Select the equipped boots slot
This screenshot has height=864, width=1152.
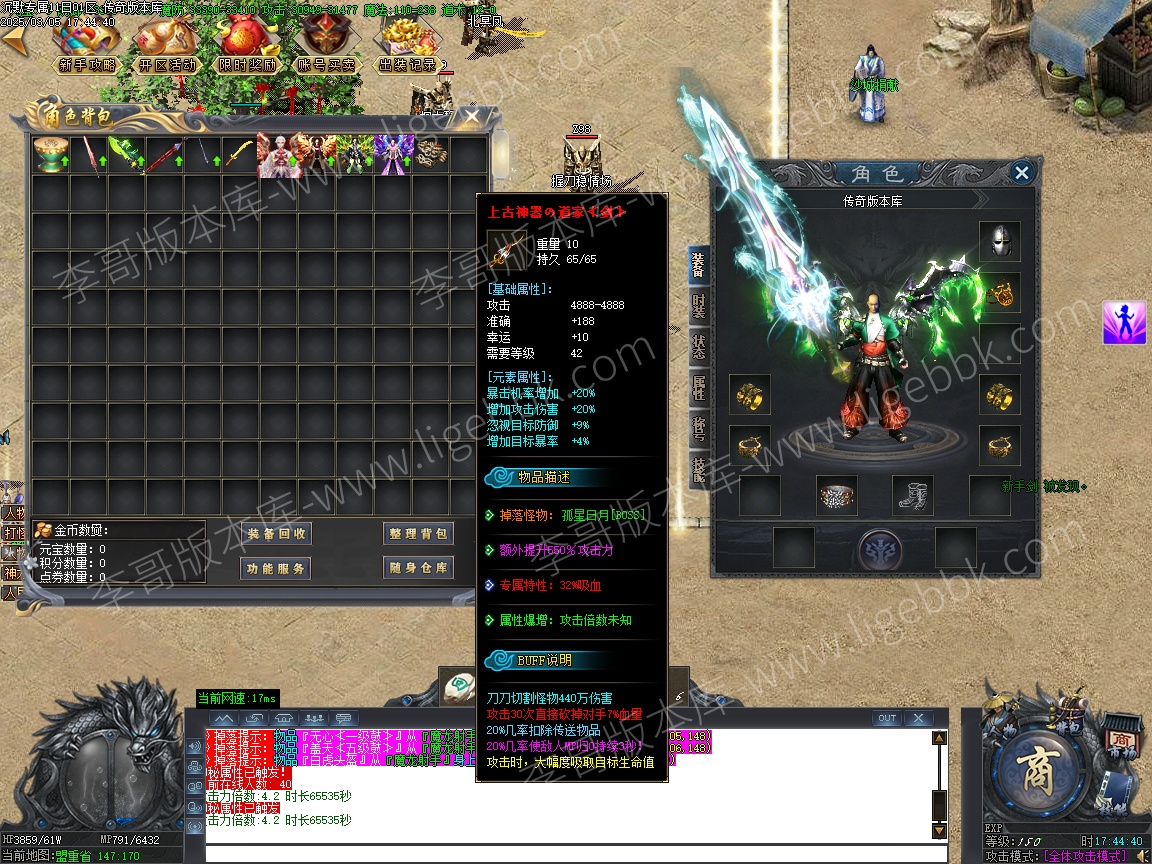click(913, 495)
